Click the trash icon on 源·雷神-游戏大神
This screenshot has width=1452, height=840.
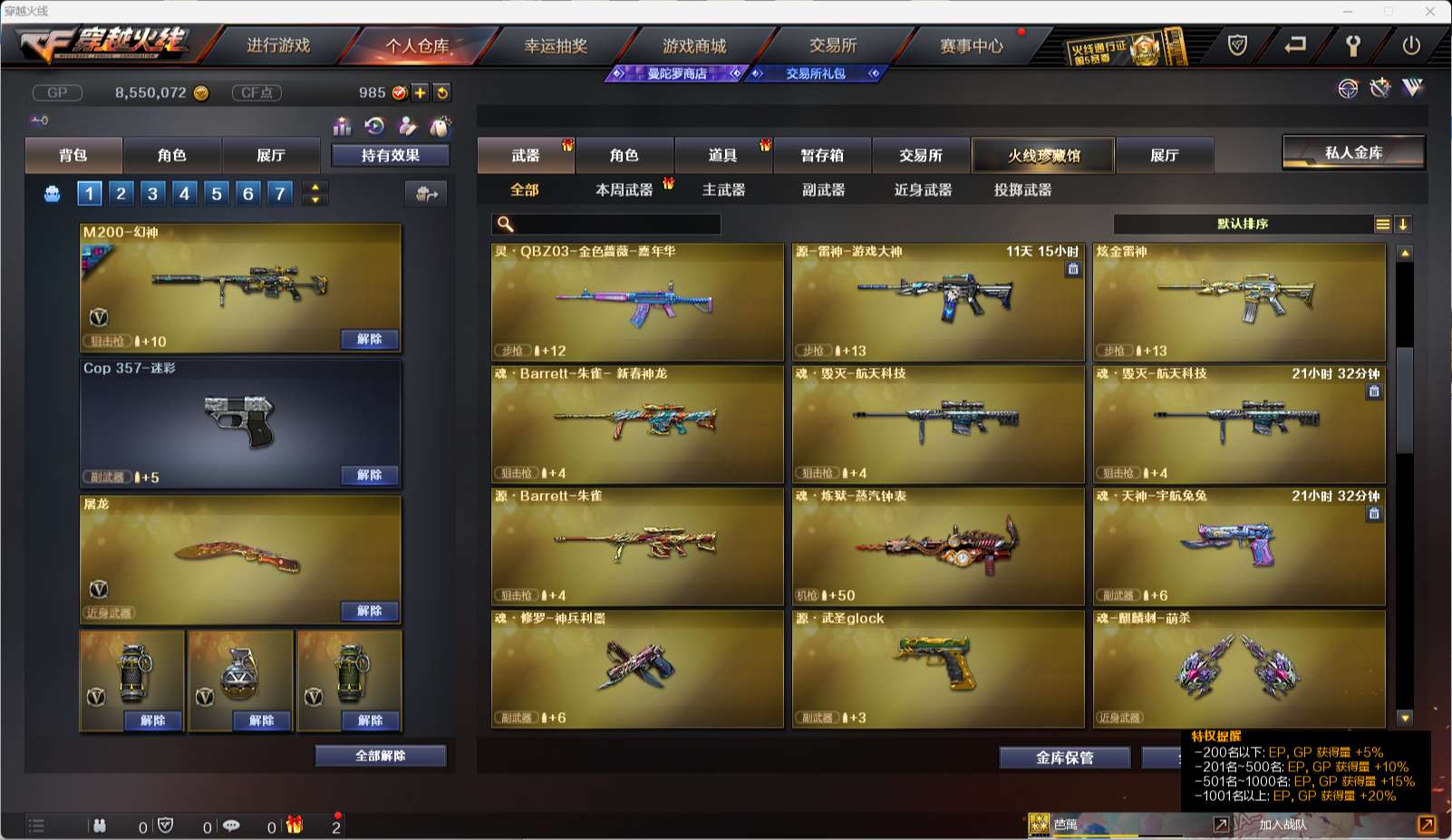pyautogui.click(x=1073, y=269)
